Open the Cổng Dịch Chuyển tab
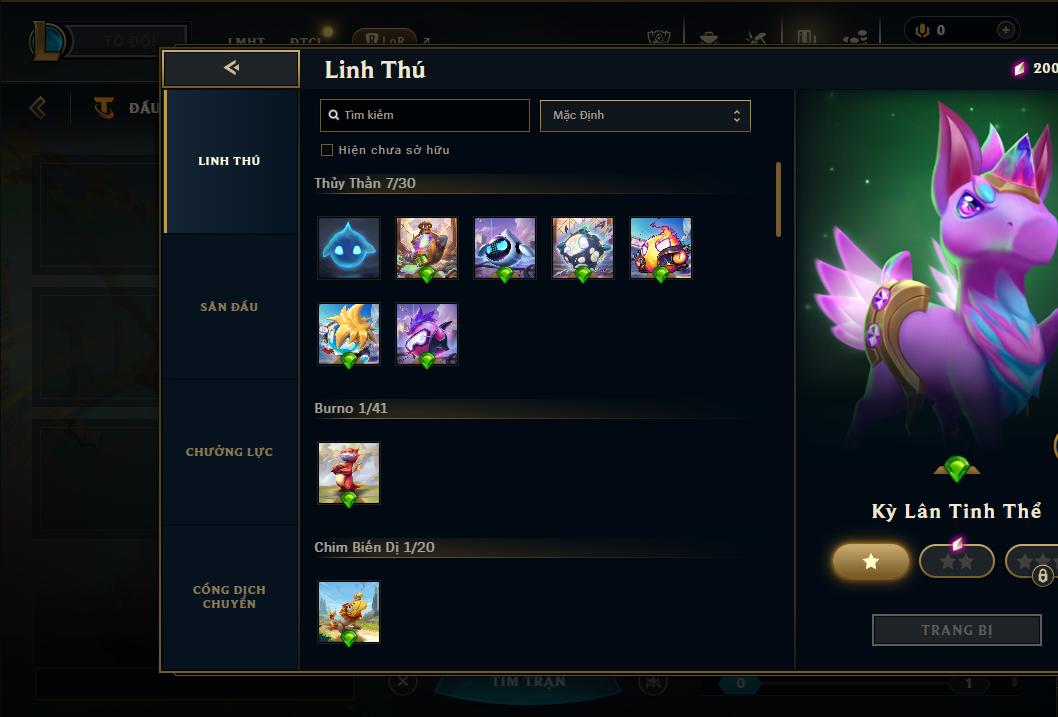This screenshot has height=717, width=1058. [229, 597]
